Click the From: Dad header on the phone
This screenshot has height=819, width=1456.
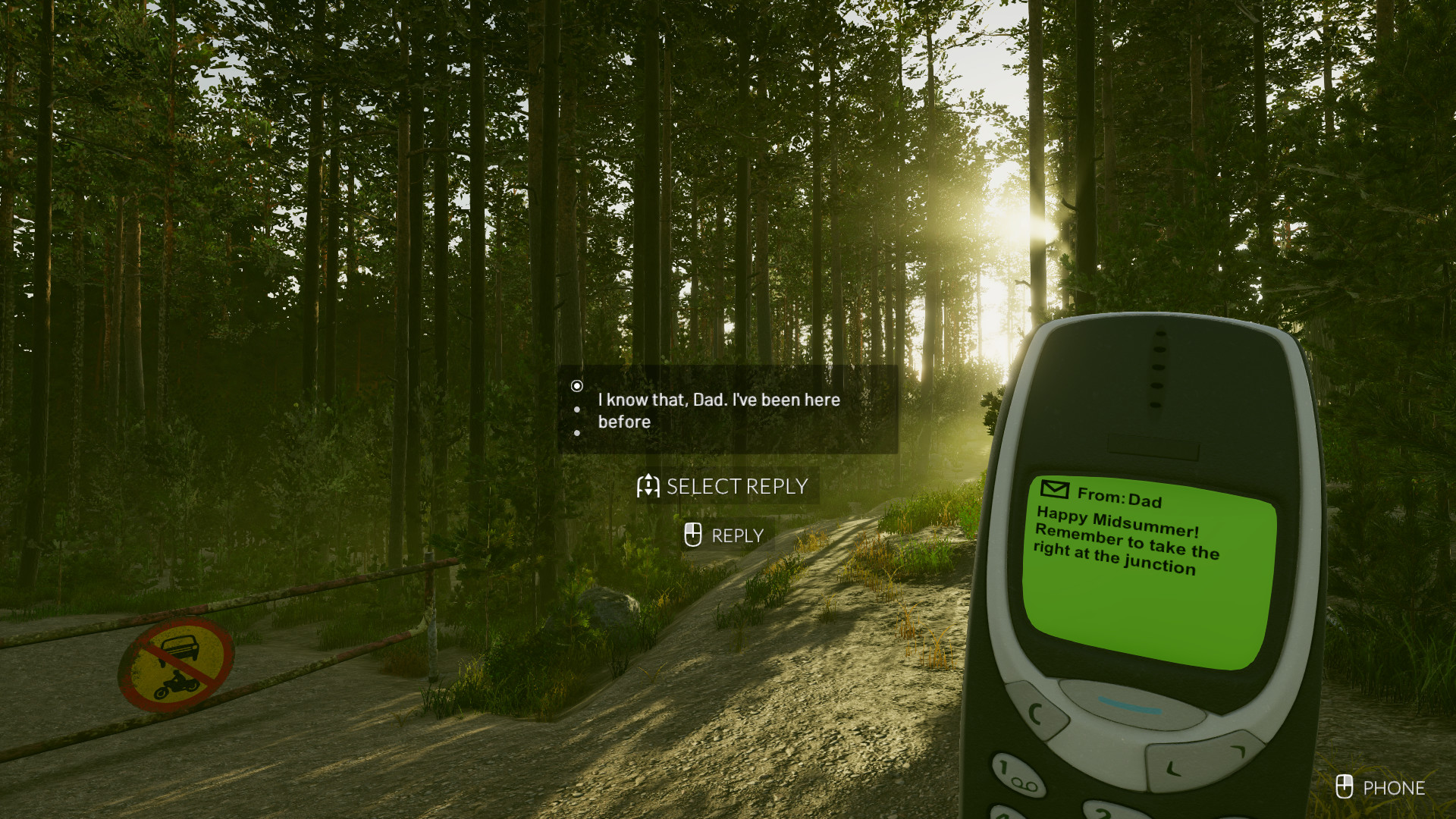[1119, 497]
